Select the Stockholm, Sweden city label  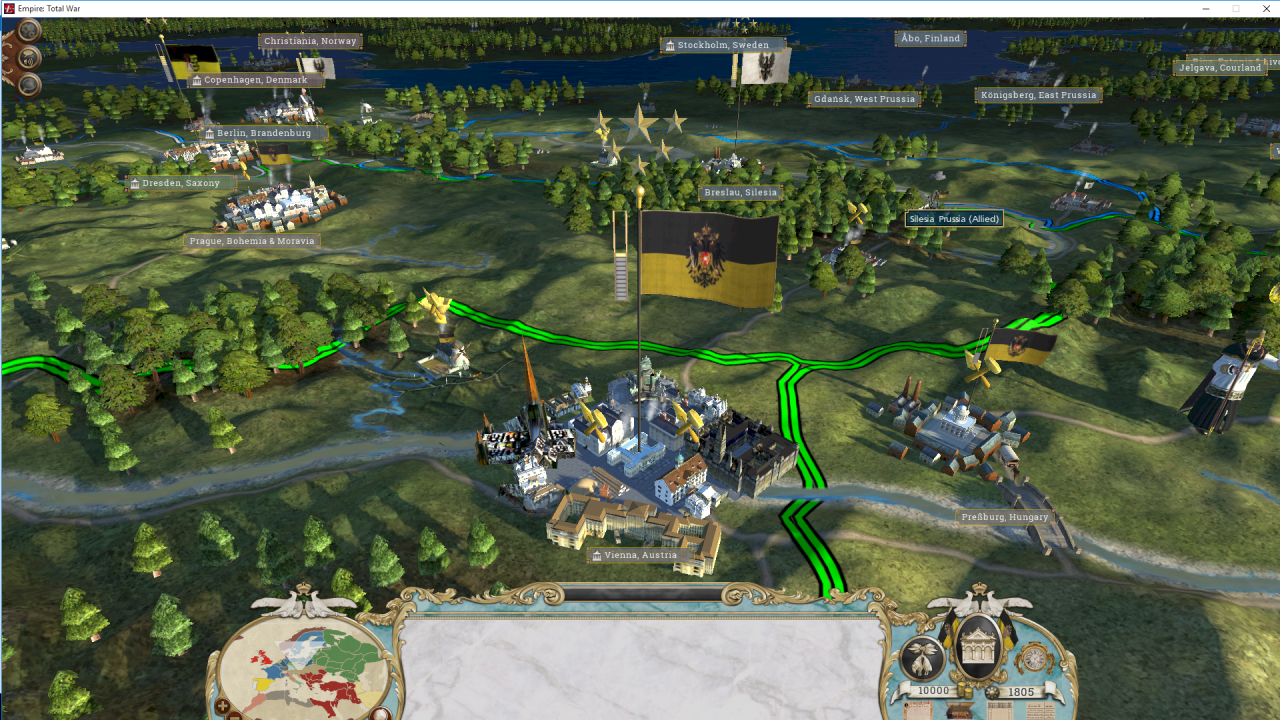click(x=722, y=45)
